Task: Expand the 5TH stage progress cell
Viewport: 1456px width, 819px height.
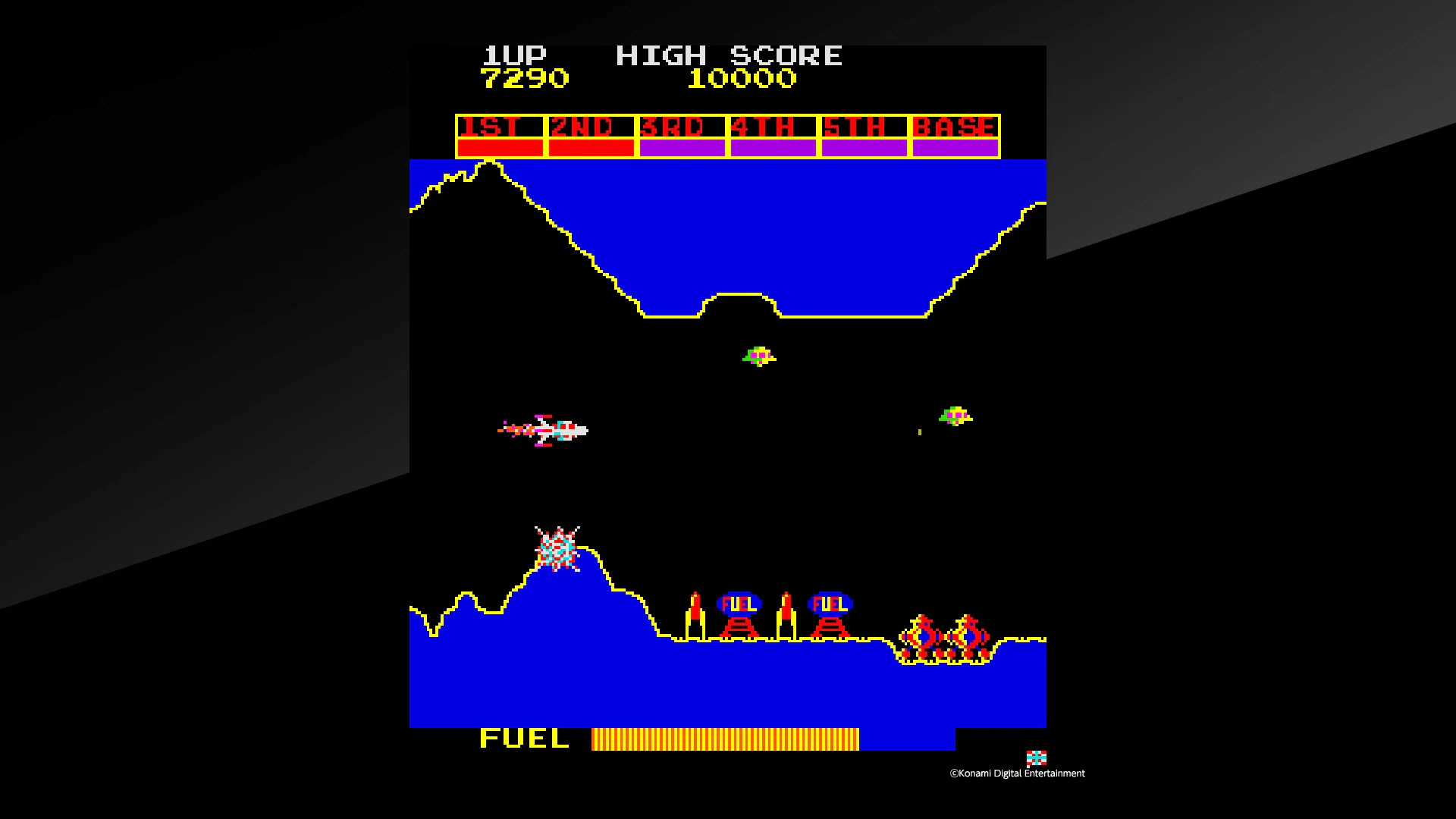Action: click(x=864, y=134)
